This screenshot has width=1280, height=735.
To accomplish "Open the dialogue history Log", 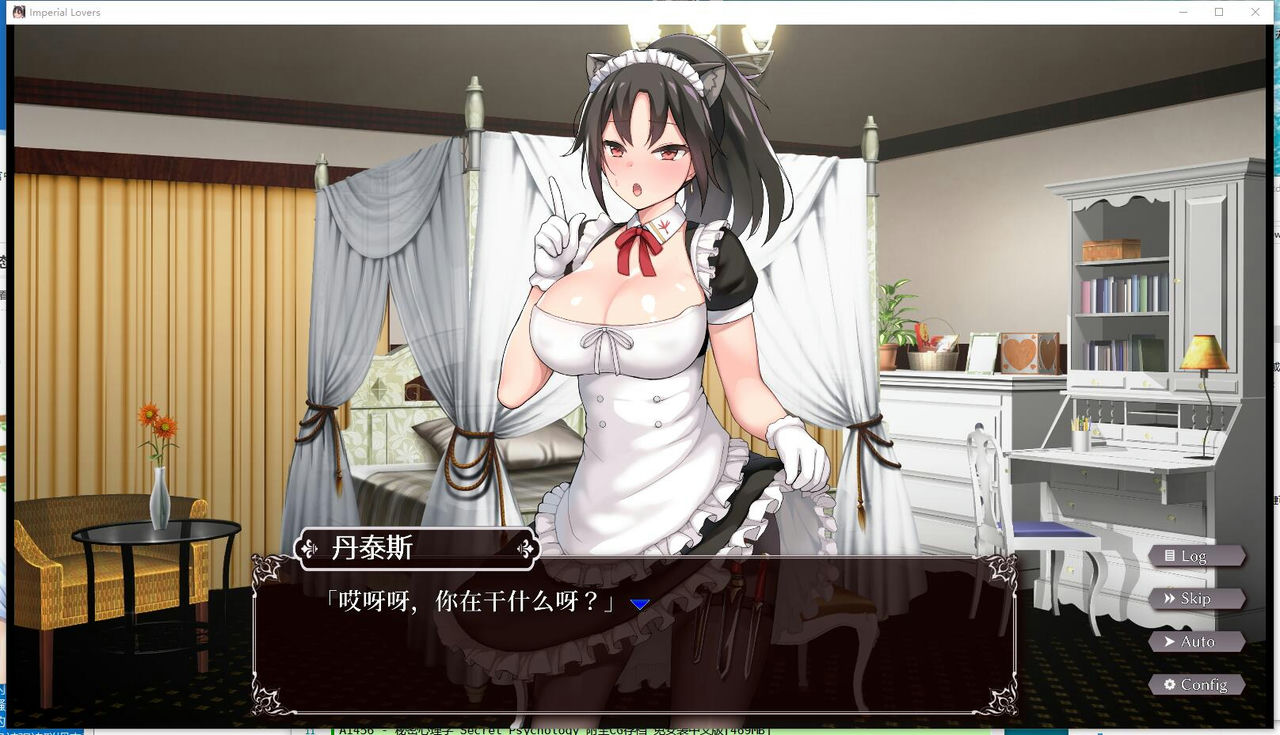I will pos(1197,555).
